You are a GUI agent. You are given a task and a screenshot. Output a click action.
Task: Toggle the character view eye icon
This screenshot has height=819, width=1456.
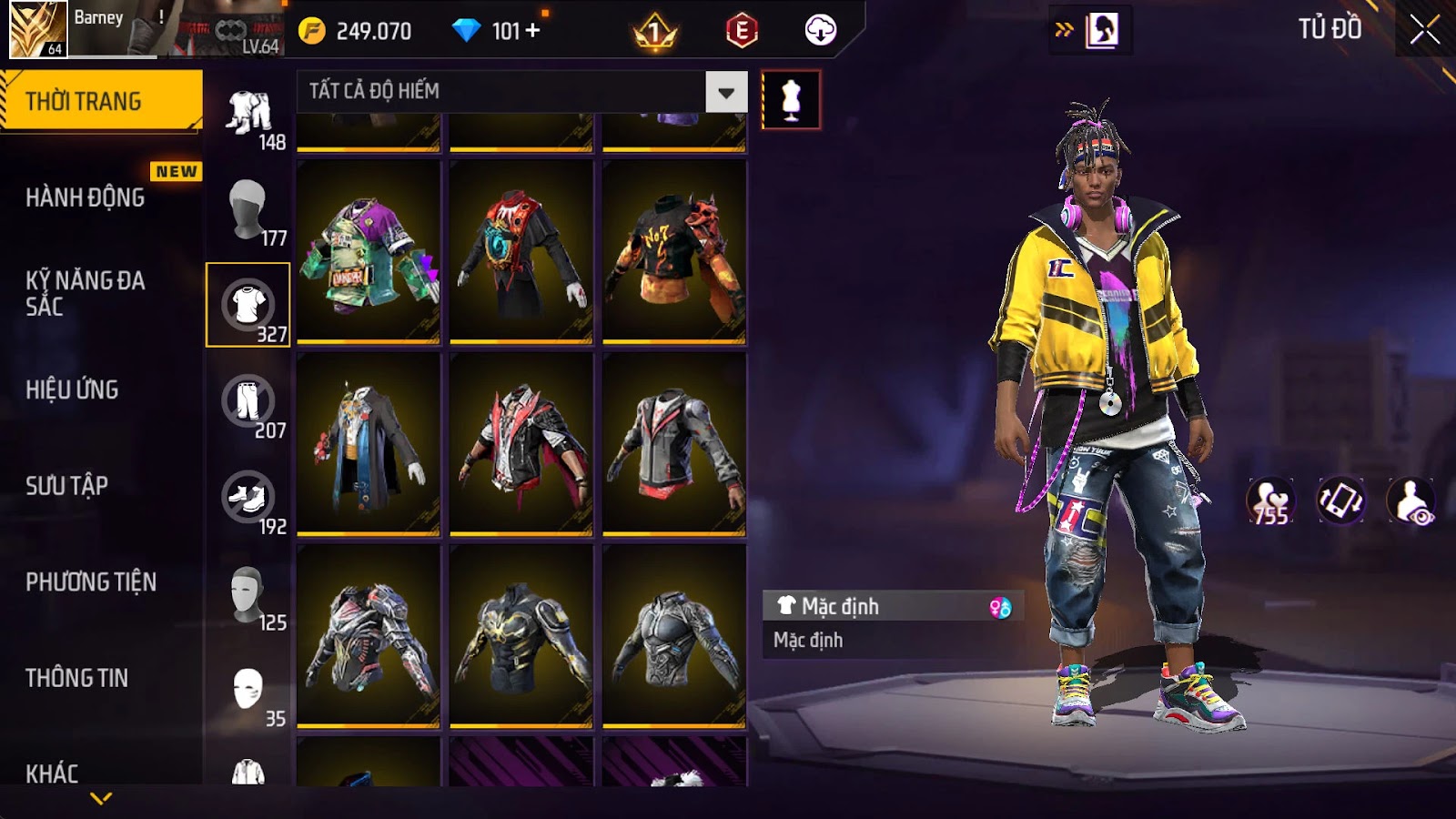[x=1411, y=500]
